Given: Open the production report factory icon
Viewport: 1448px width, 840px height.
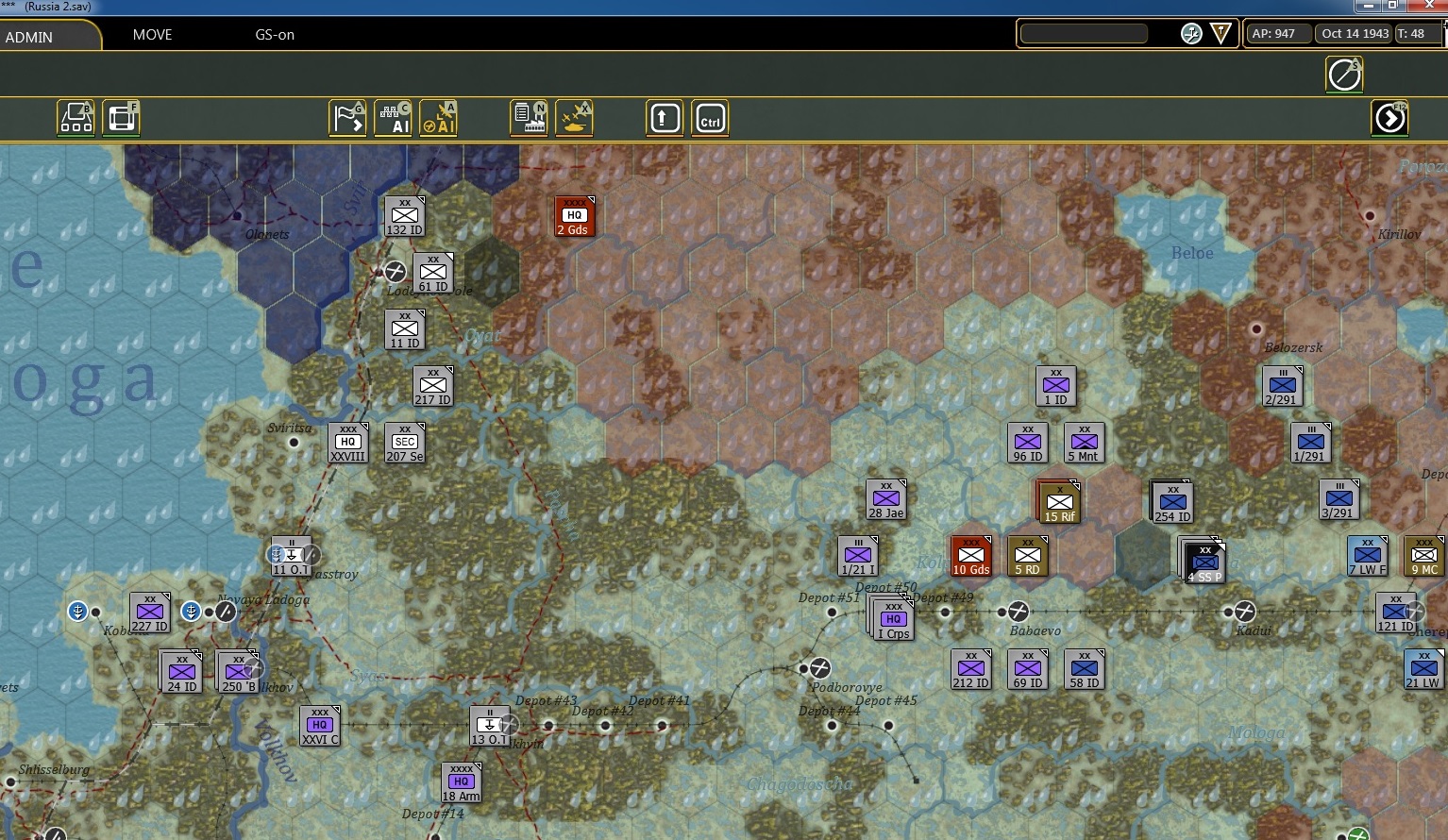Looking at the screenshot, I should [x=530, y=118].
